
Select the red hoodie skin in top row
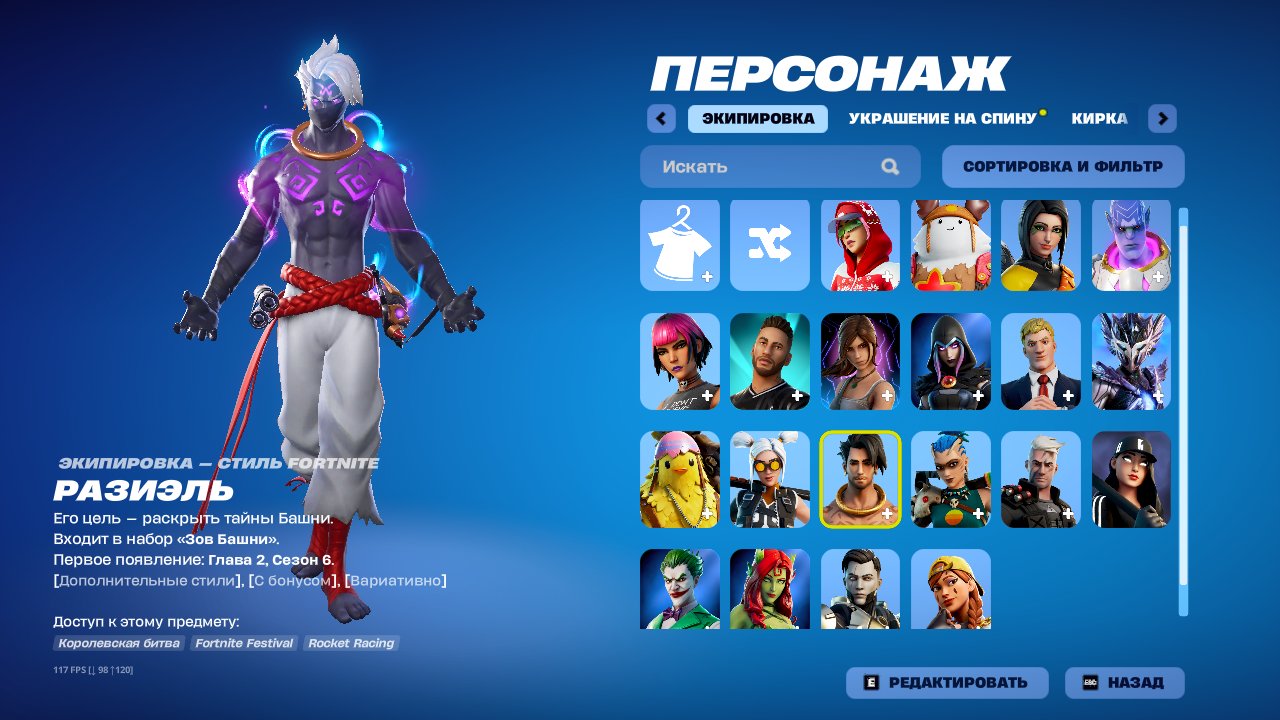click(x=859, y=246)
